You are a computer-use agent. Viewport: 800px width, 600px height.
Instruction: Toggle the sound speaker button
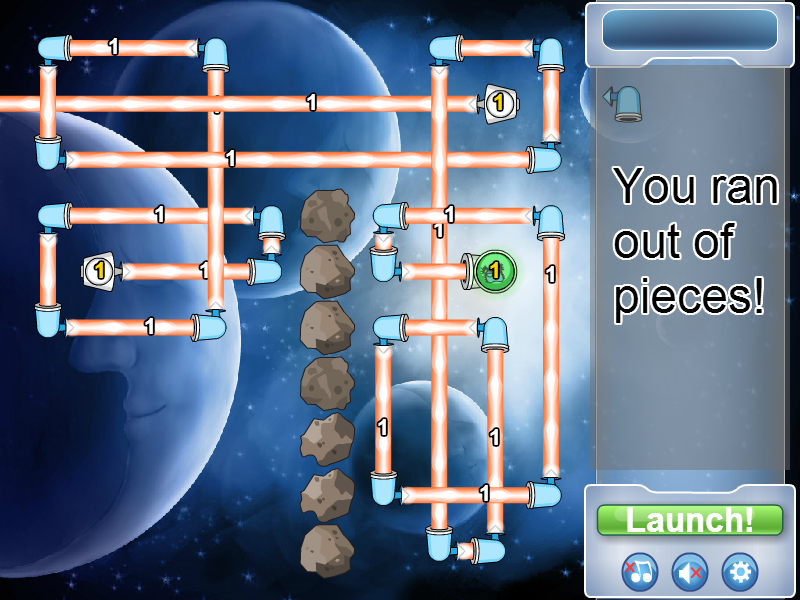(x=689, y=572)
